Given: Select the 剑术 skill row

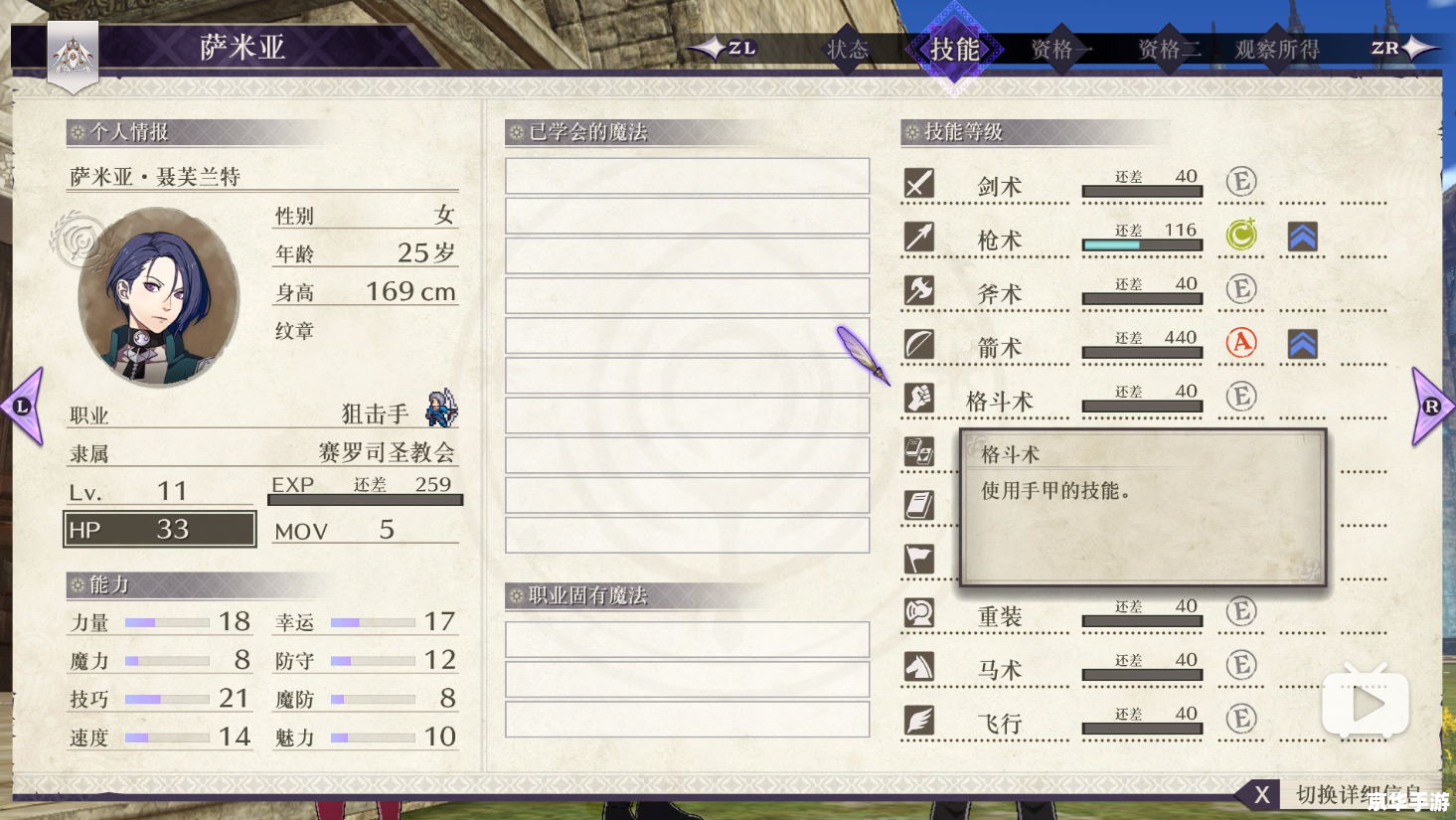Looking at the screenshot, I should 999,186.
